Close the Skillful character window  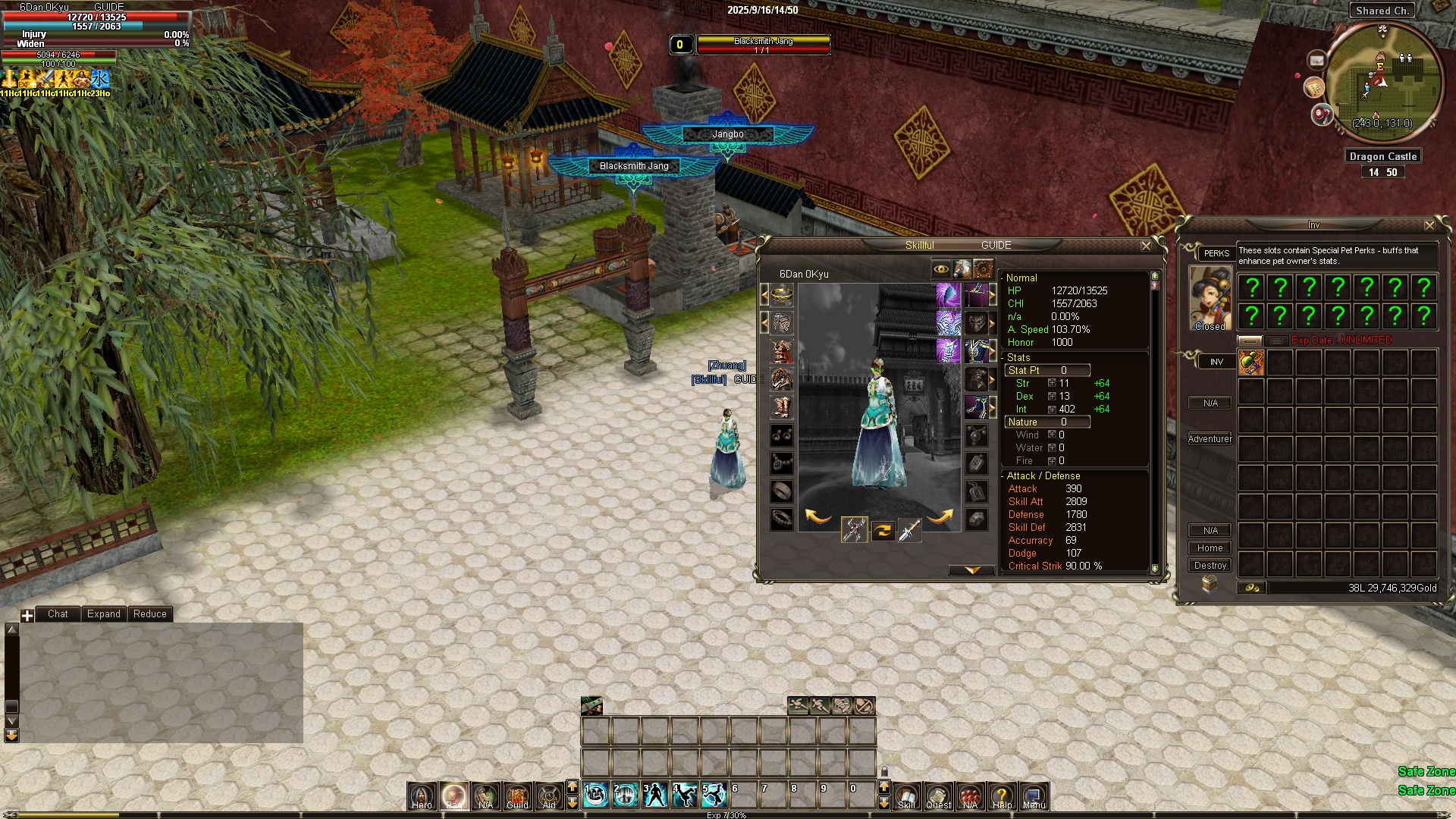pyautogui.click(x=1146, y=246)
